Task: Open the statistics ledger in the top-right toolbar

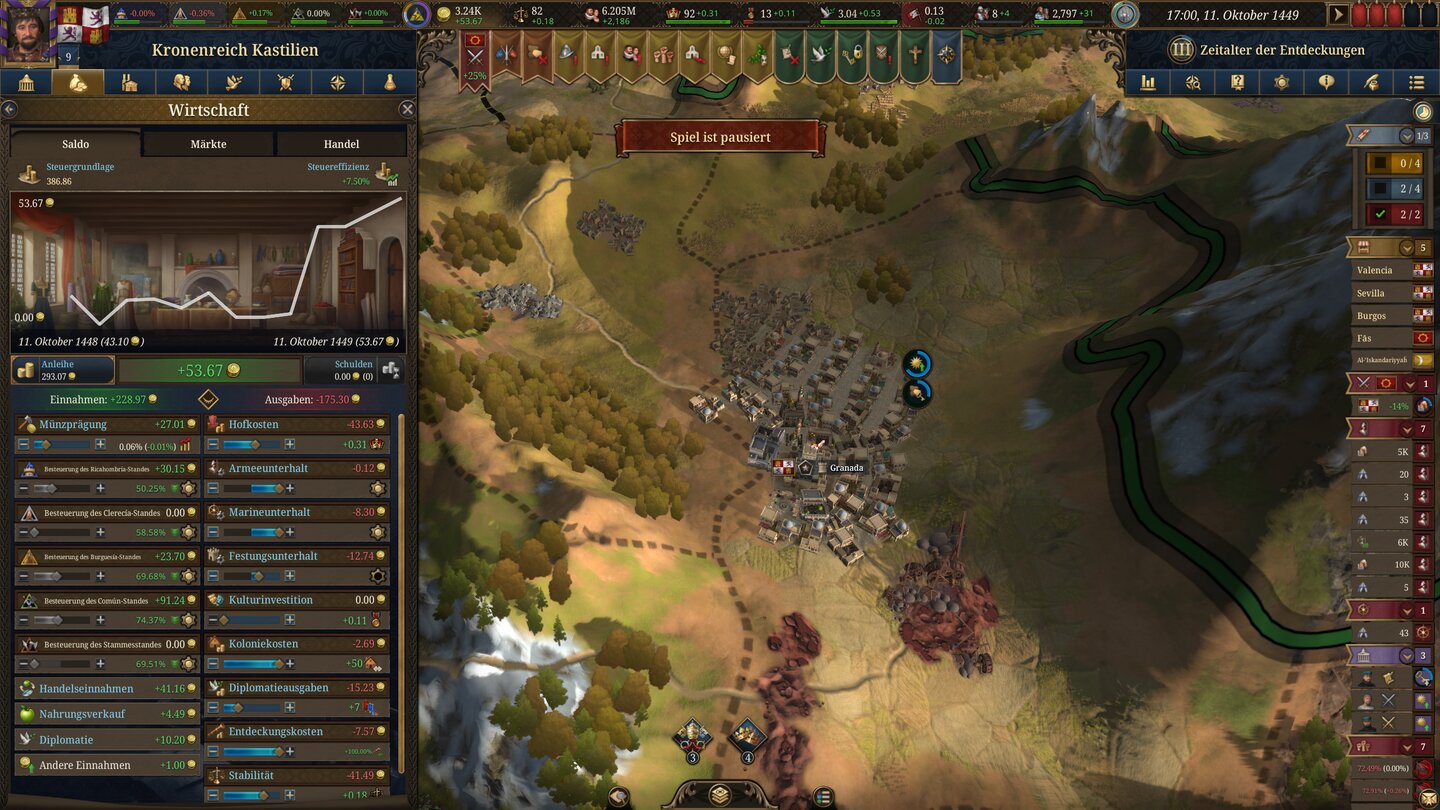Action: pos(1150,82)
